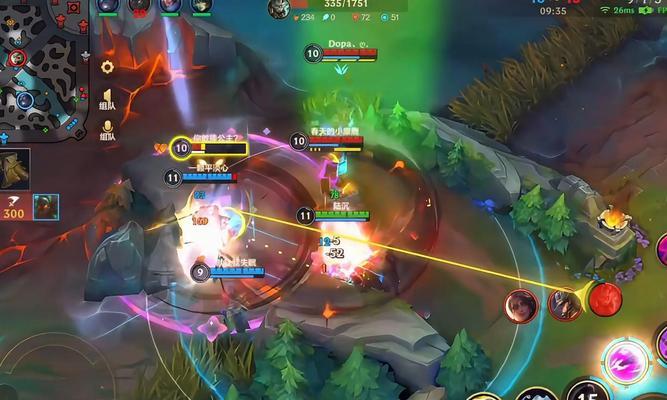Buy the recommended item above the 300 gold

coord(15,169)
